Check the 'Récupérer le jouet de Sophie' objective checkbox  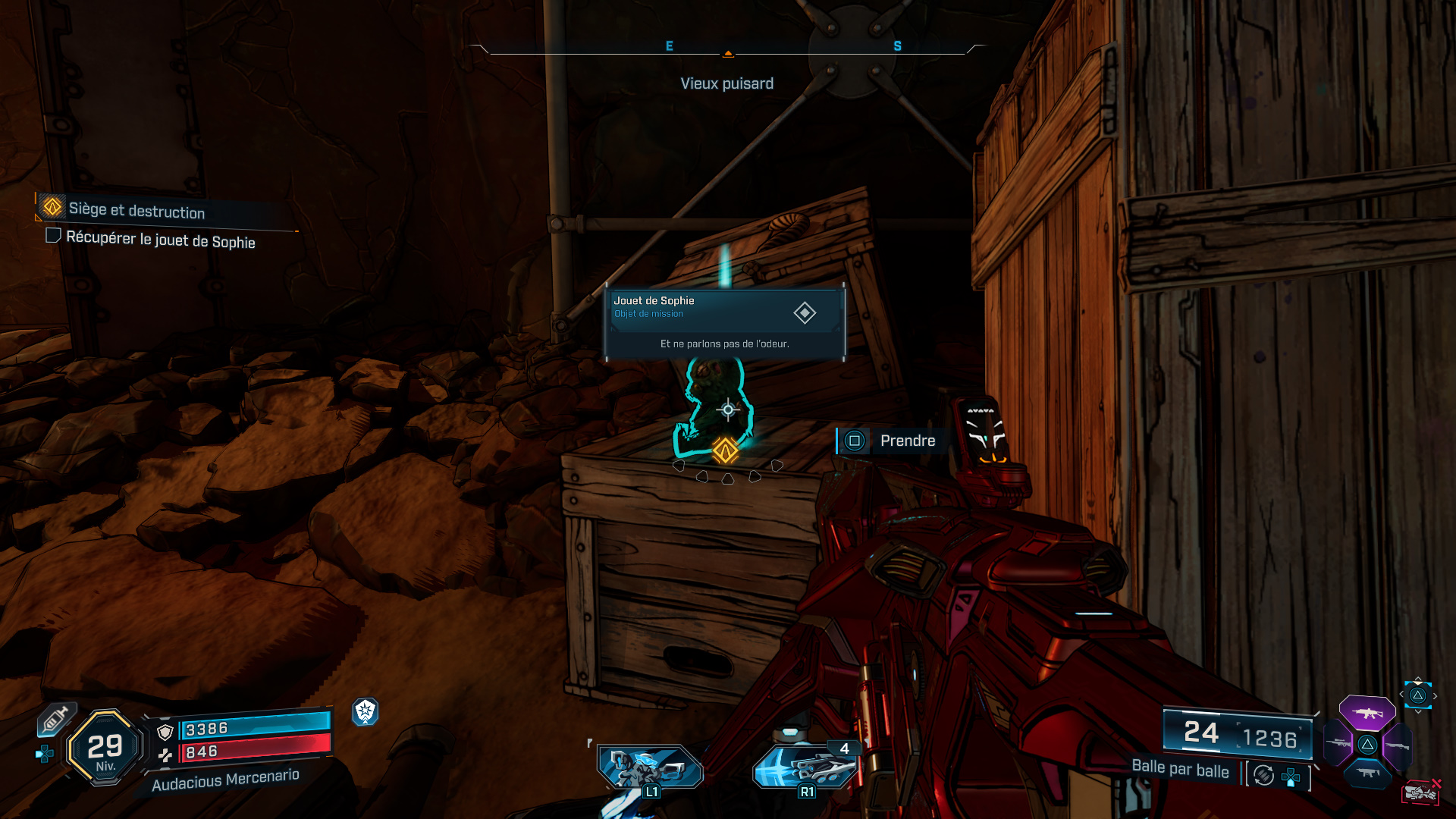52,237
